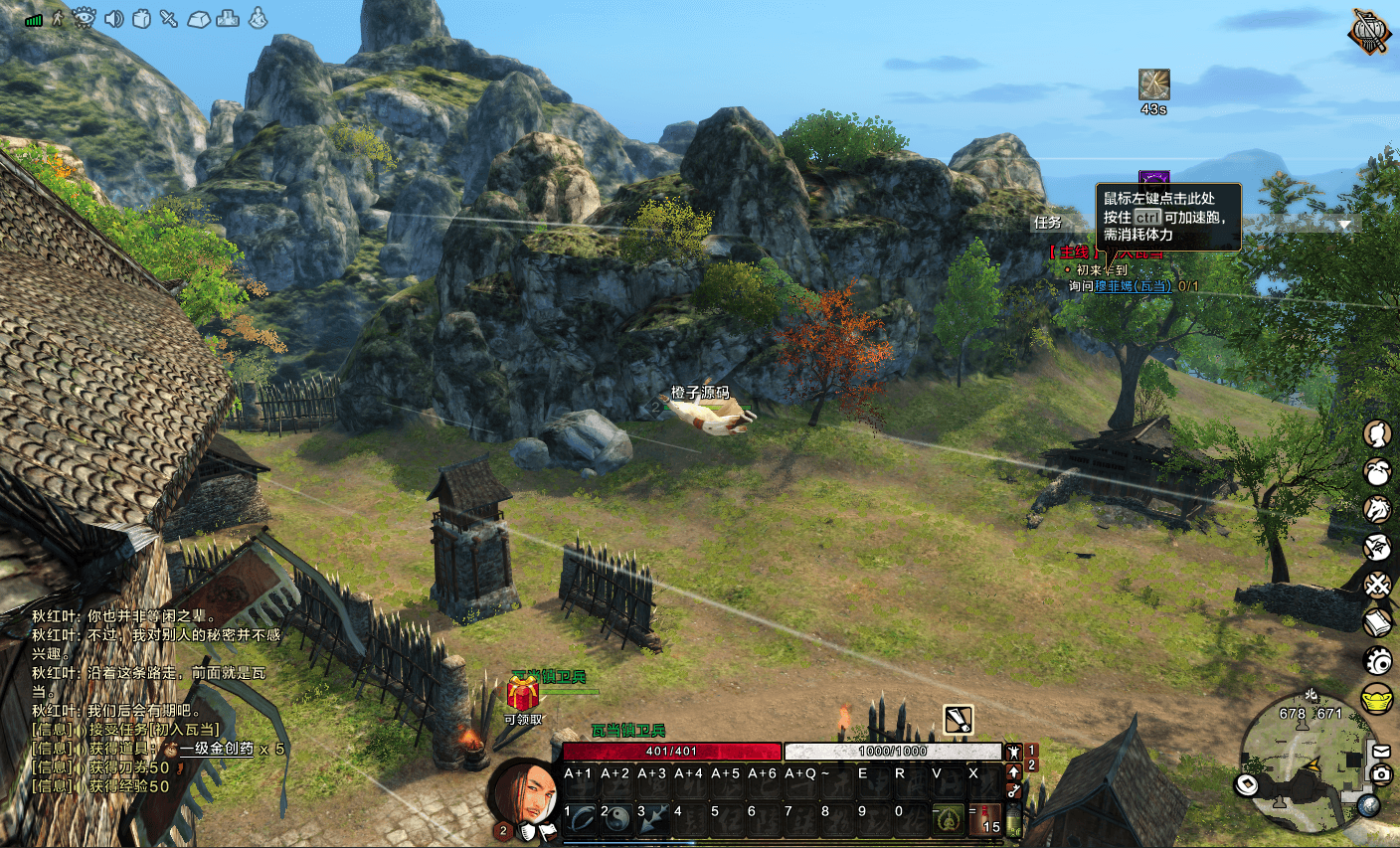
Task: Use the meditation skill on the hotbar
Action: (x=949, y=818)
